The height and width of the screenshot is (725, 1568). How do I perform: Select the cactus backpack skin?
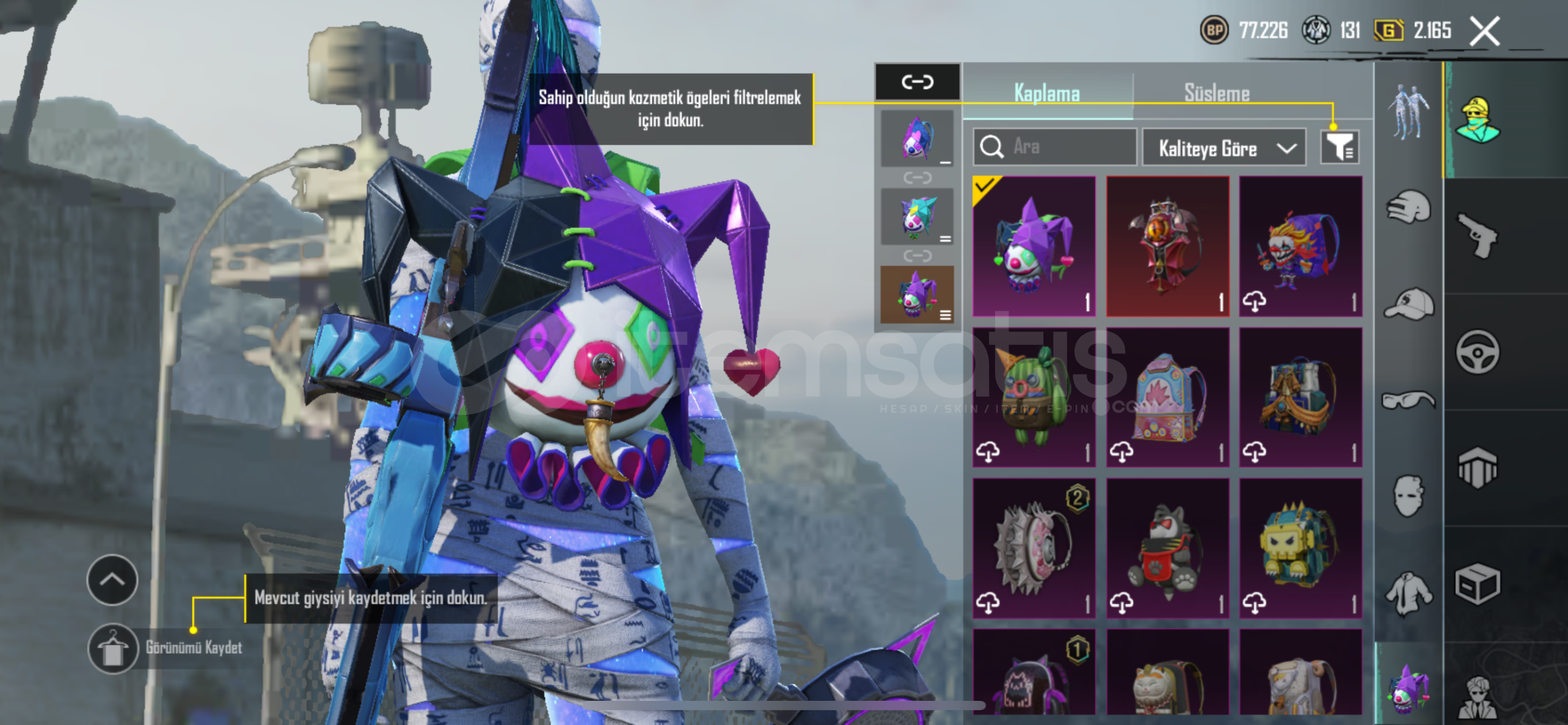tap(1034, 397)
